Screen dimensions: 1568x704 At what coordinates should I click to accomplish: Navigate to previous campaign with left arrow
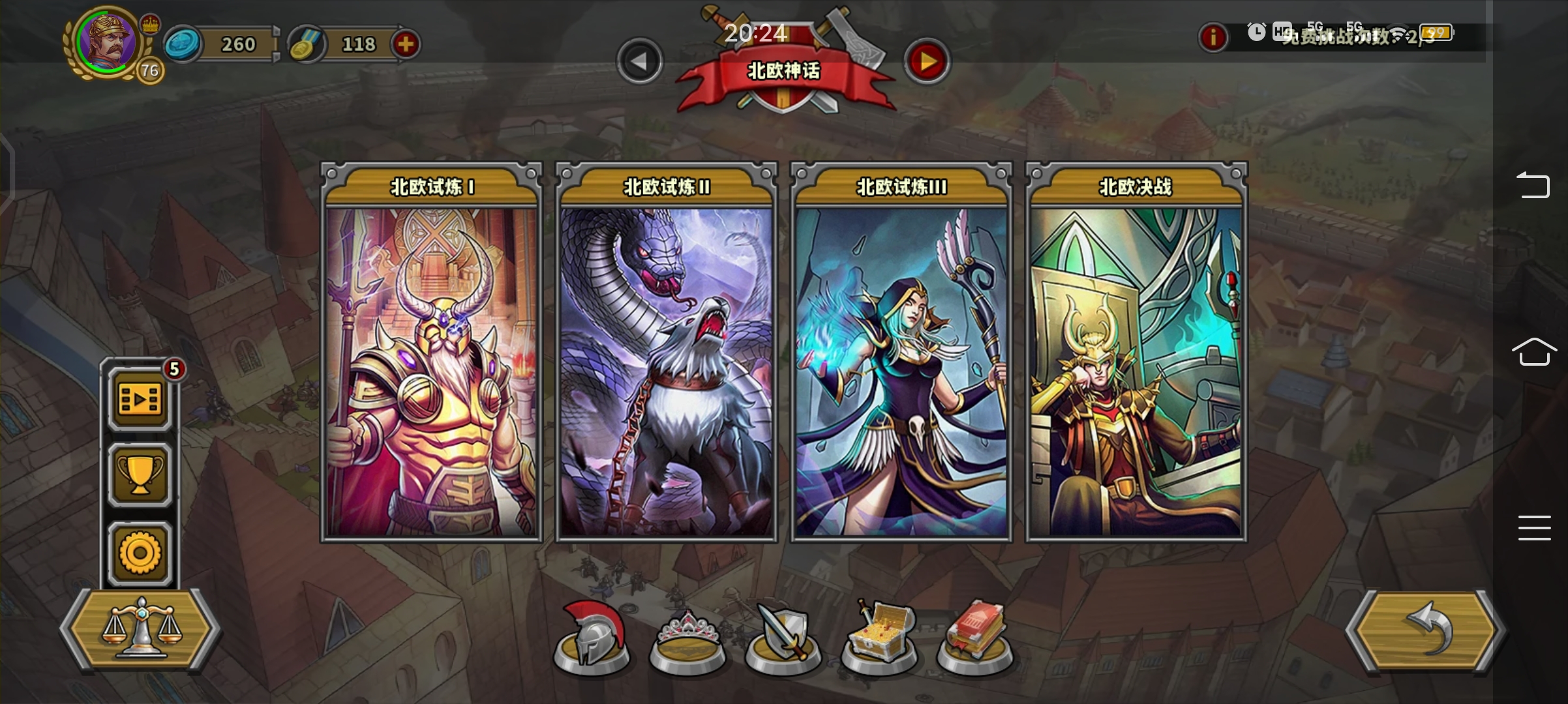640,61
